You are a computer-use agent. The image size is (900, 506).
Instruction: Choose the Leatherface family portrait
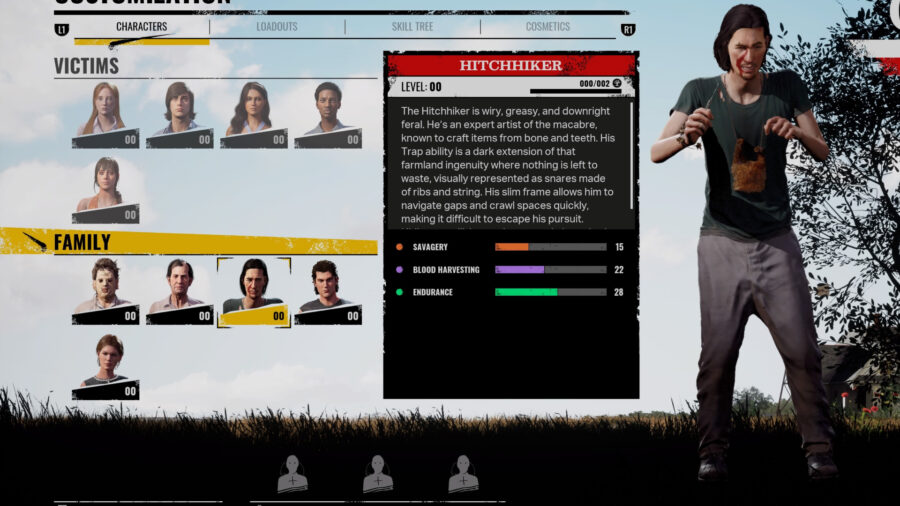click(105, 291)
